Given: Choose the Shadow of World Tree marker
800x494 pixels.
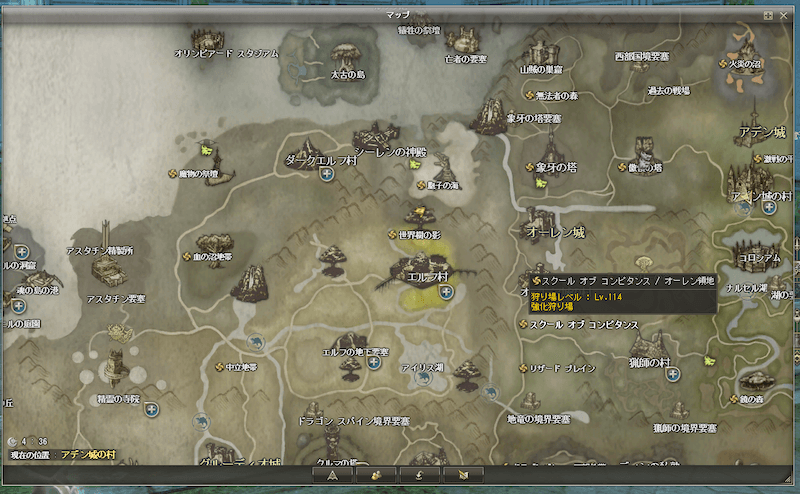Looking at the screenshot, I should click(x=392, y=234).
